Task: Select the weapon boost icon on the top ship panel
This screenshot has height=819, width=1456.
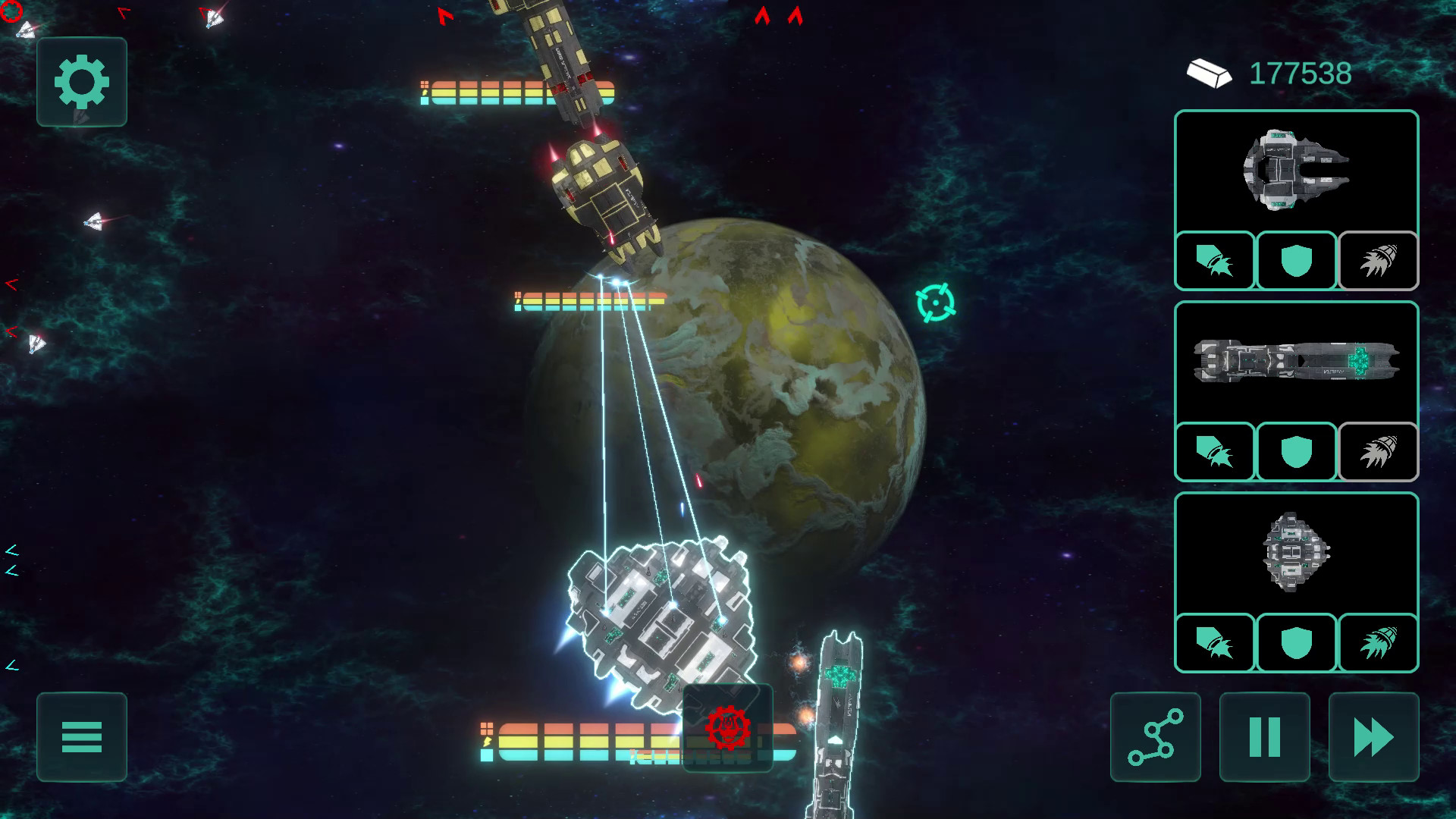Action: point(1214,261)
